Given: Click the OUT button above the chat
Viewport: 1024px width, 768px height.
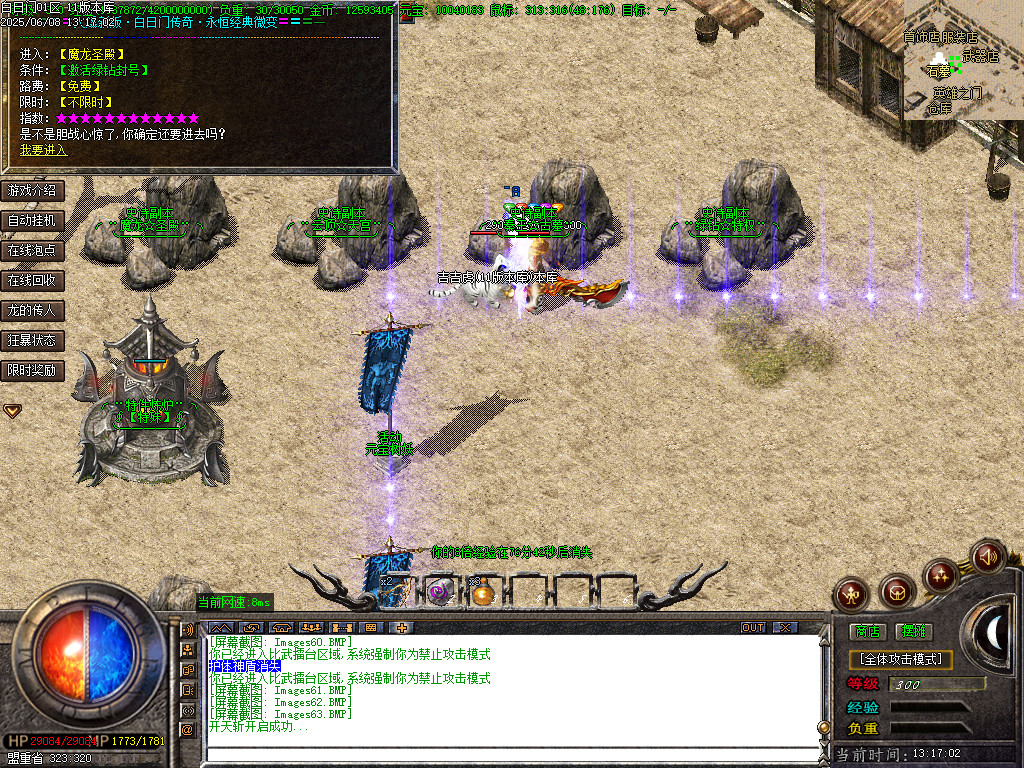Looking at the screenshot, I should (752, 627).
